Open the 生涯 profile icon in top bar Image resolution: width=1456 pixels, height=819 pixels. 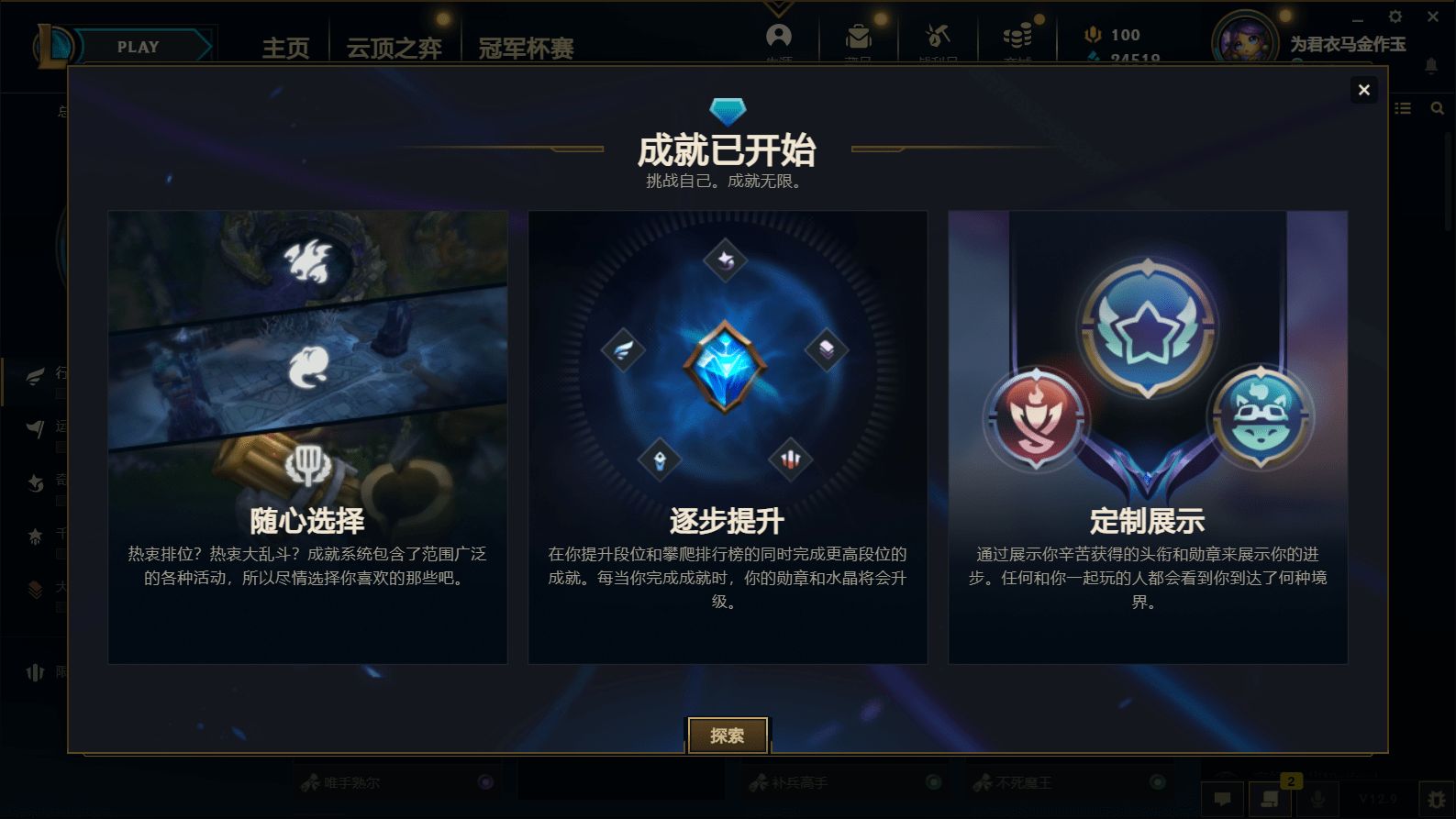tap(779, 35)
